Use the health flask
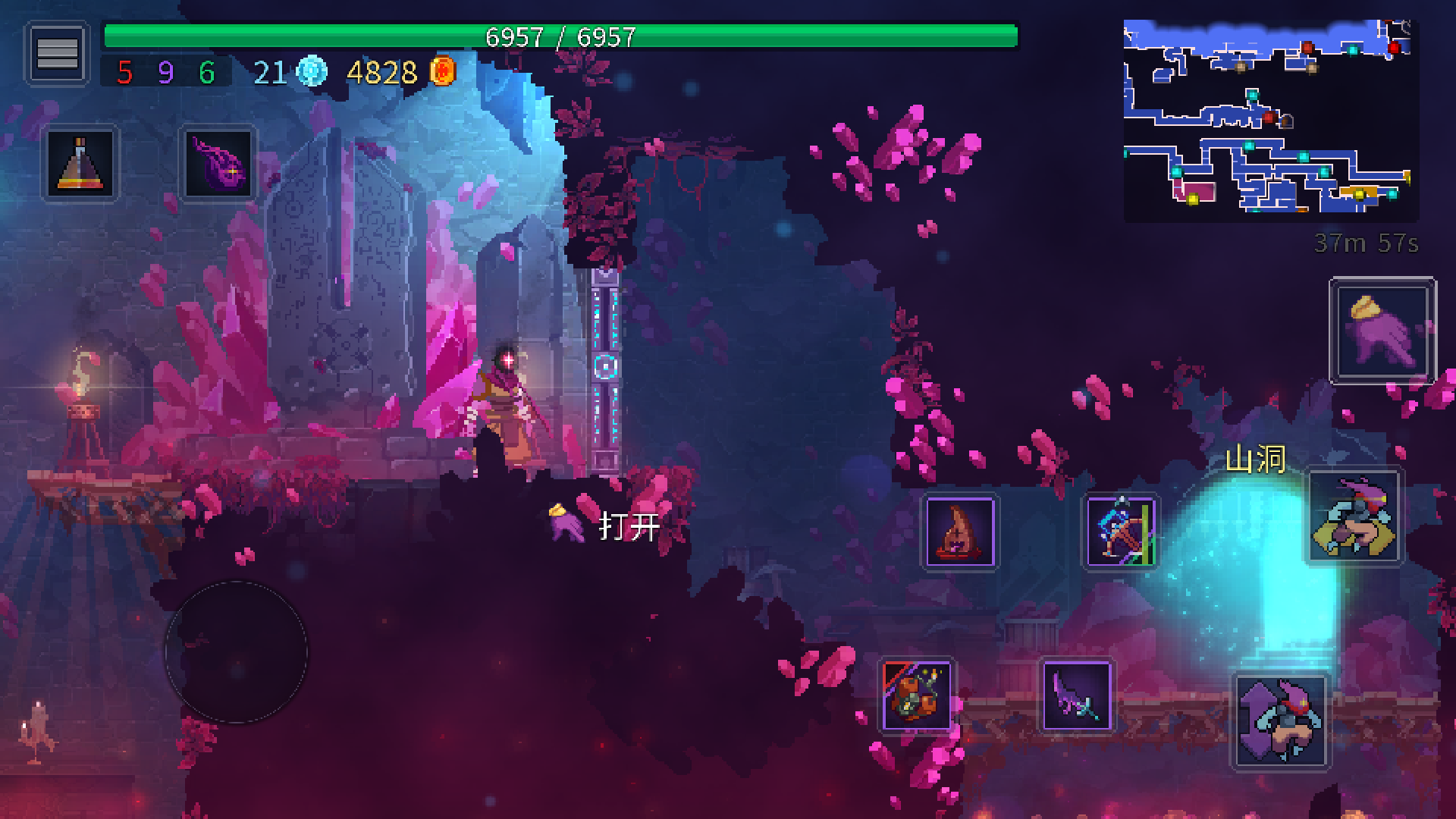Screen dimensions: 1456x819 click(80, 163)
